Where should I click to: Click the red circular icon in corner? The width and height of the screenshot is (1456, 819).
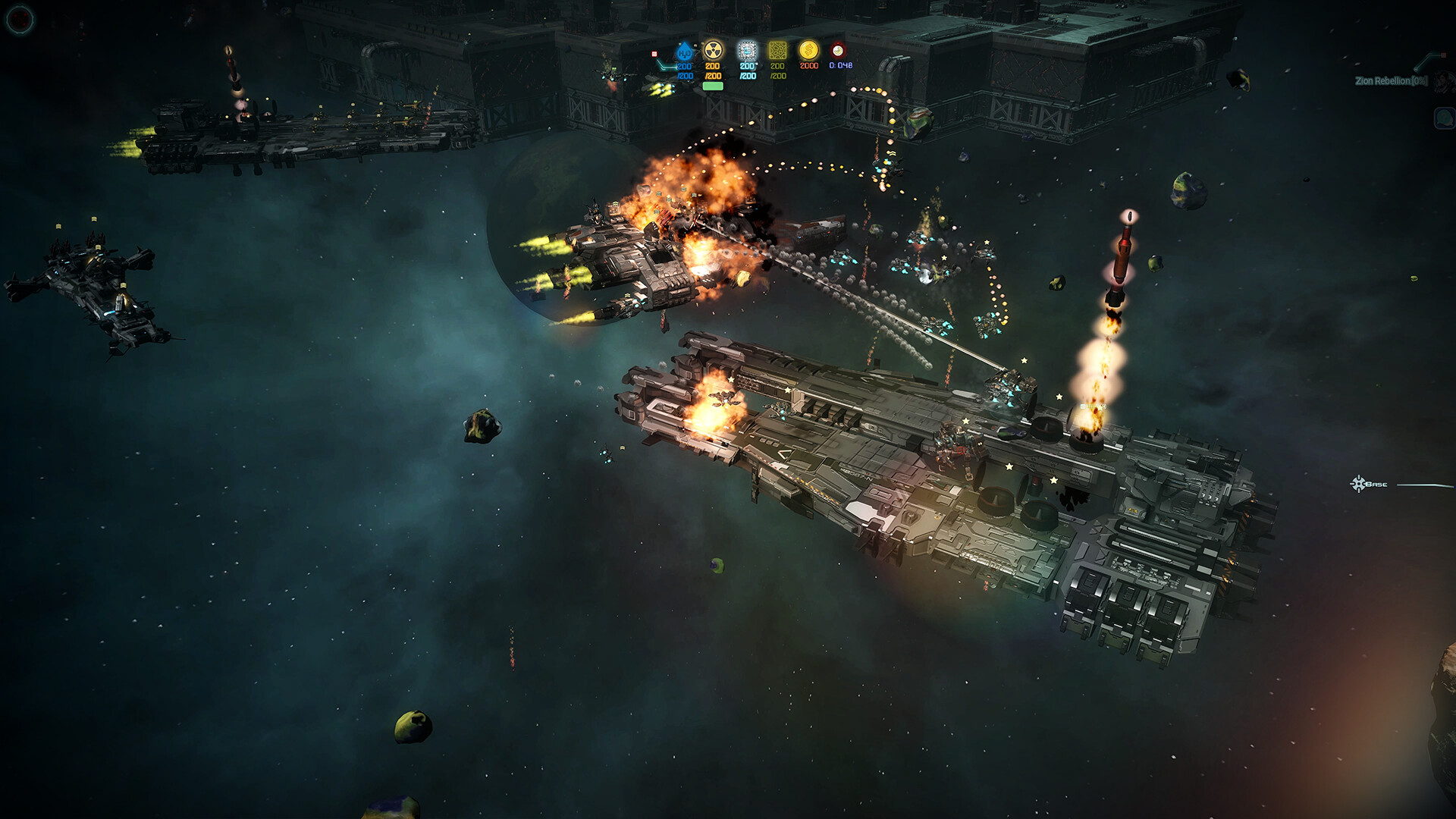pyautogui.click(x=20, y=19)
